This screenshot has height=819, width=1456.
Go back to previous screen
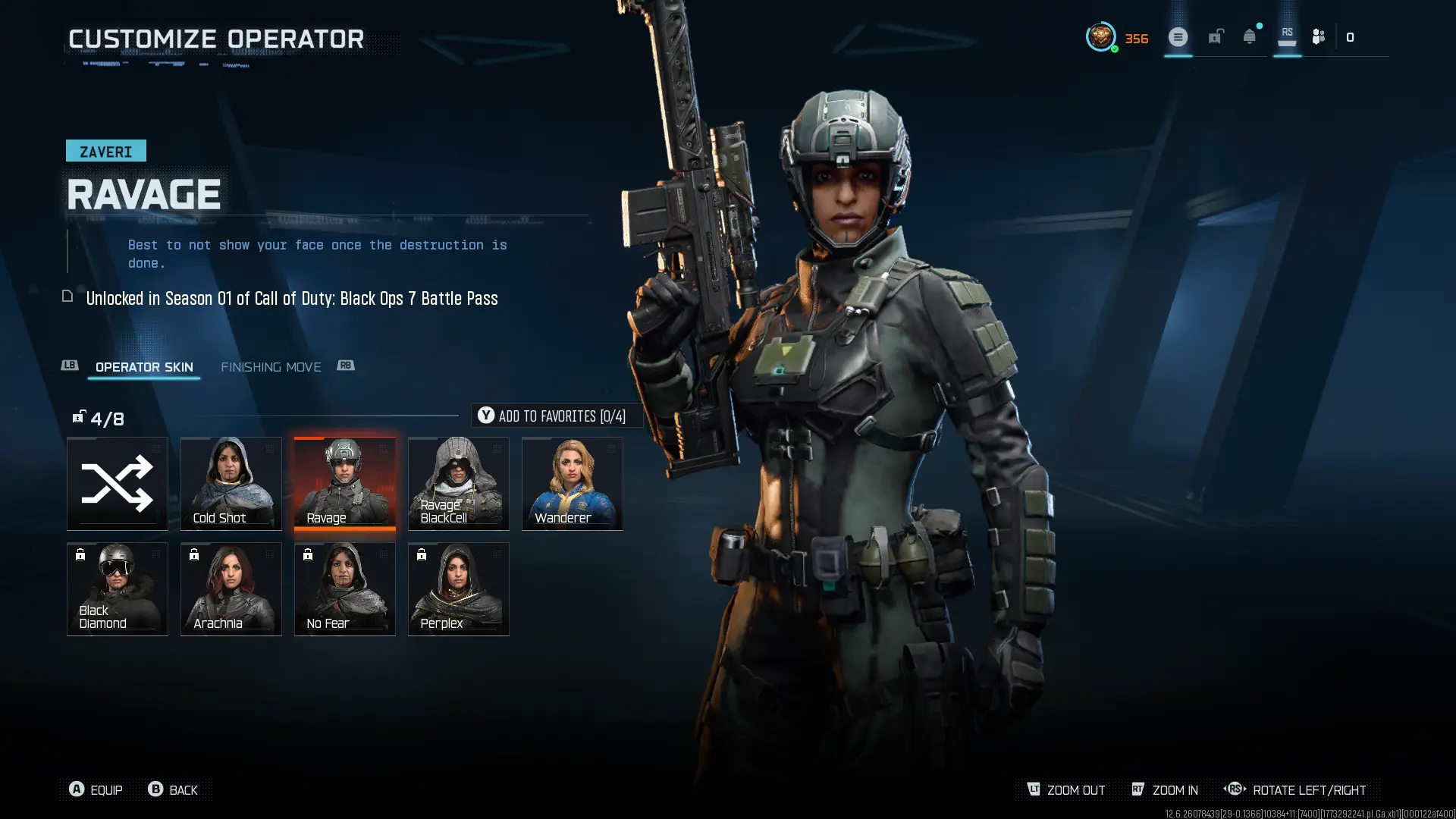[173, 789]
